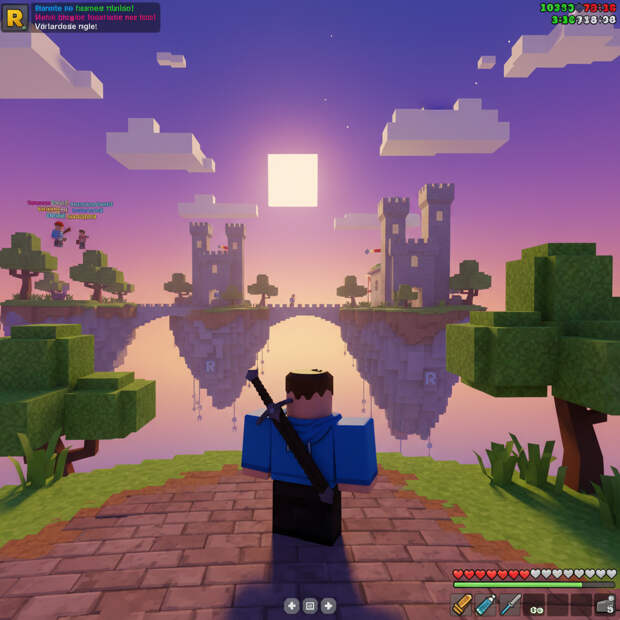Screen dimensions: 620x620
Task: Click the left arrow button
Action: (x=291, y=605)
